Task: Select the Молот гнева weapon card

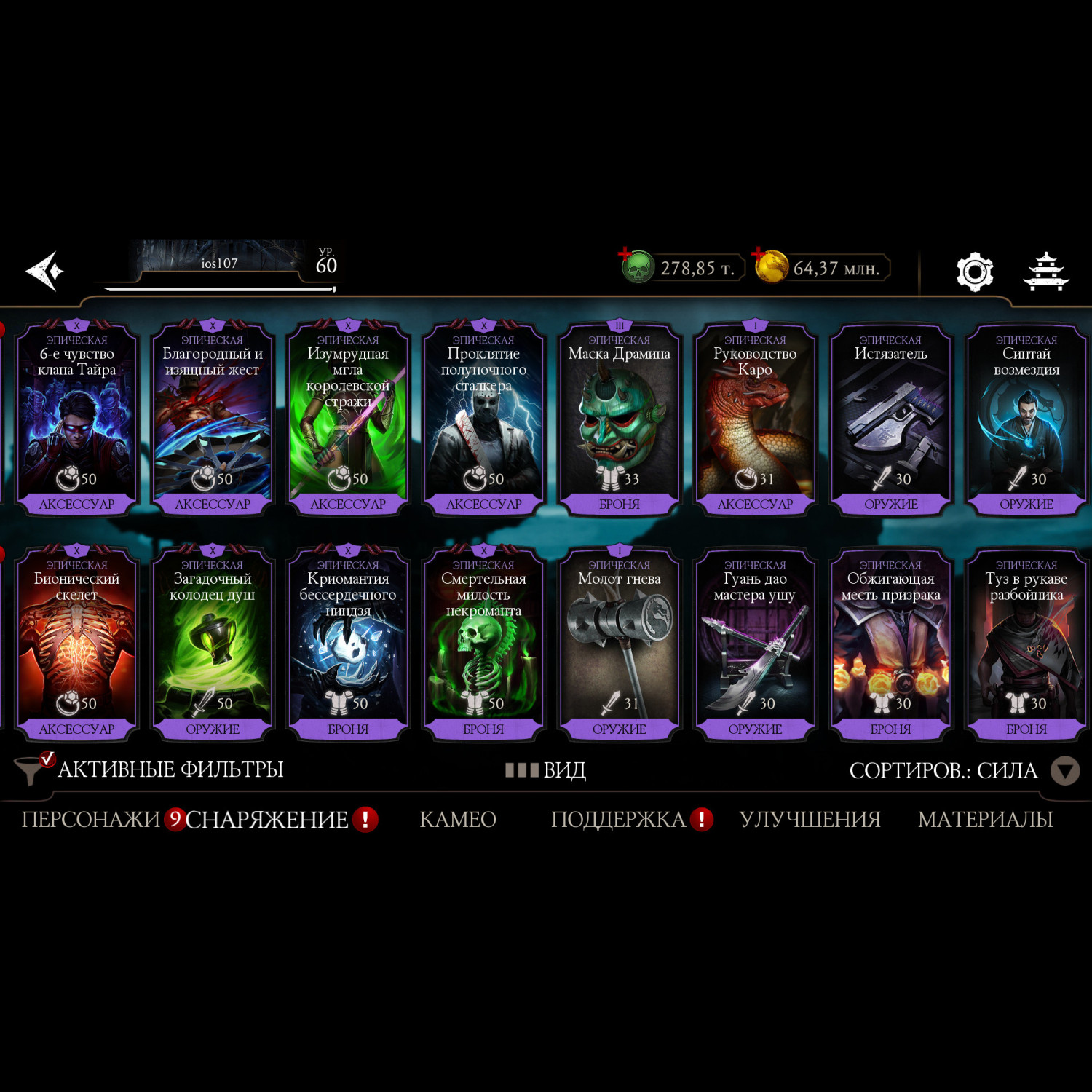Action: (x=619, y=644)
